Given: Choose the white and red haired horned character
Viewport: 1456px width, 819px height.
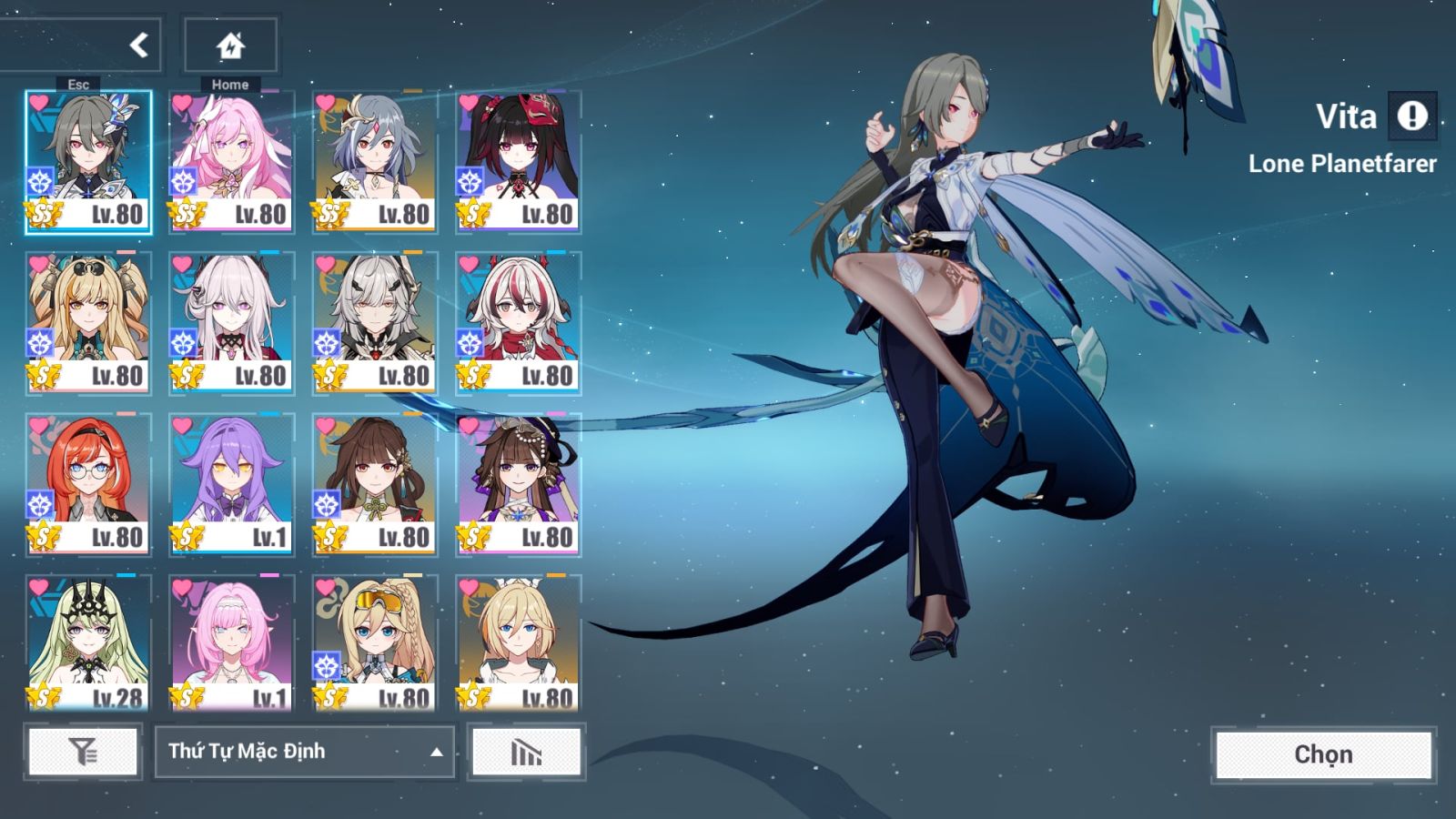Looking at the screenshot, I should (518, 322).
